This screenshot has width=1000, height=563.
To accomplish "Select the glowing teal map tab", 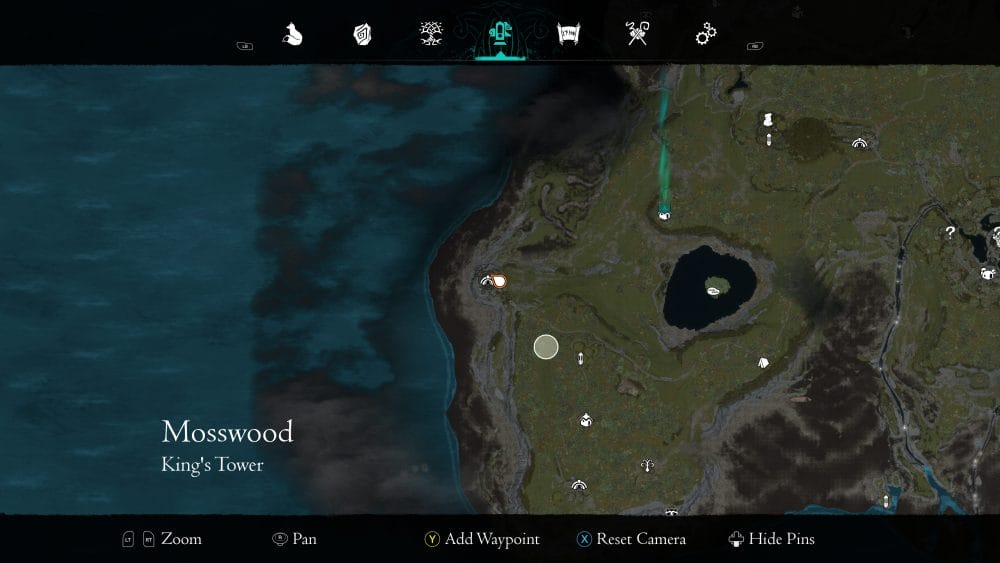I will (498, 35).
